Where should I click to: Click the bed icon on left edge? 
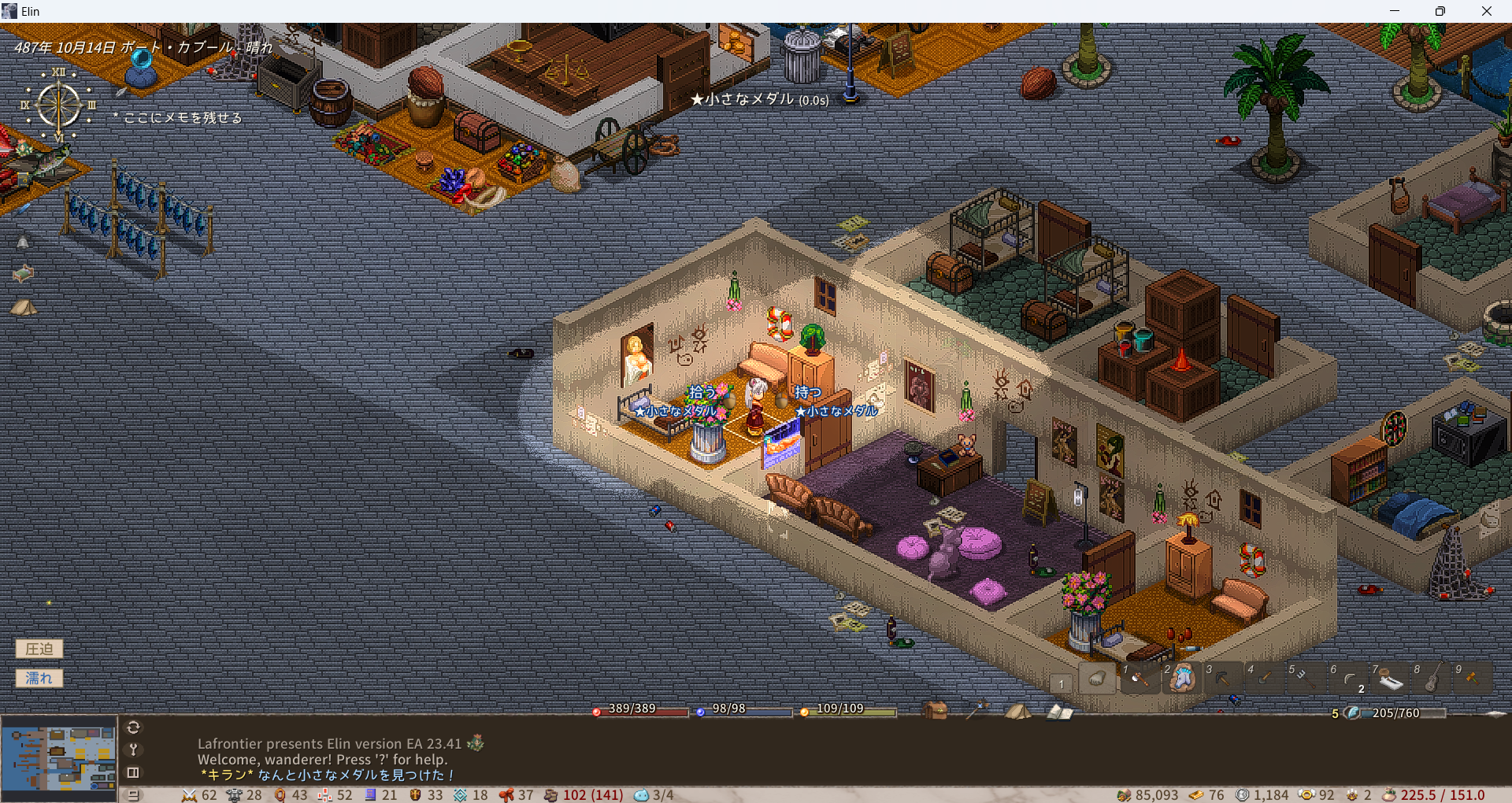[23, 273]
